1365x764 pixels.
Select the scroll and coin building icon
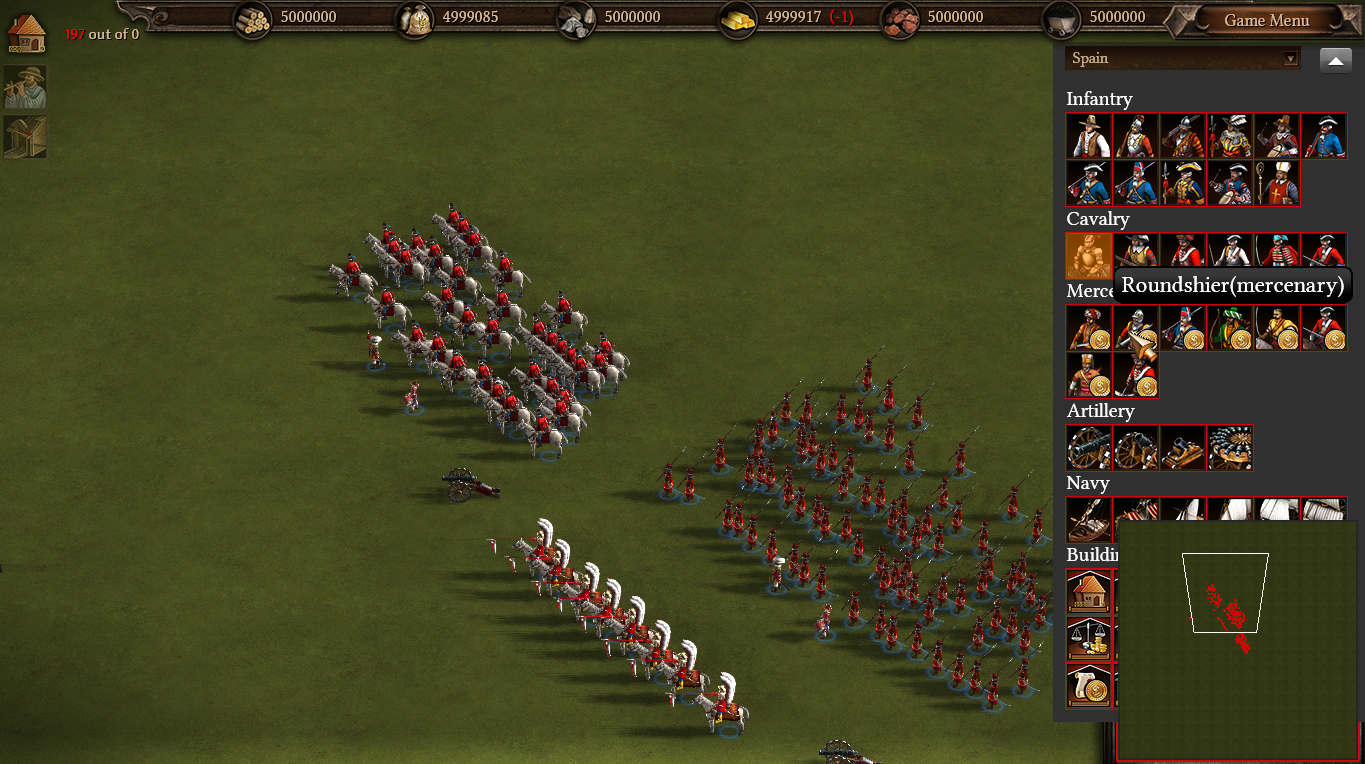point(1089,686)
